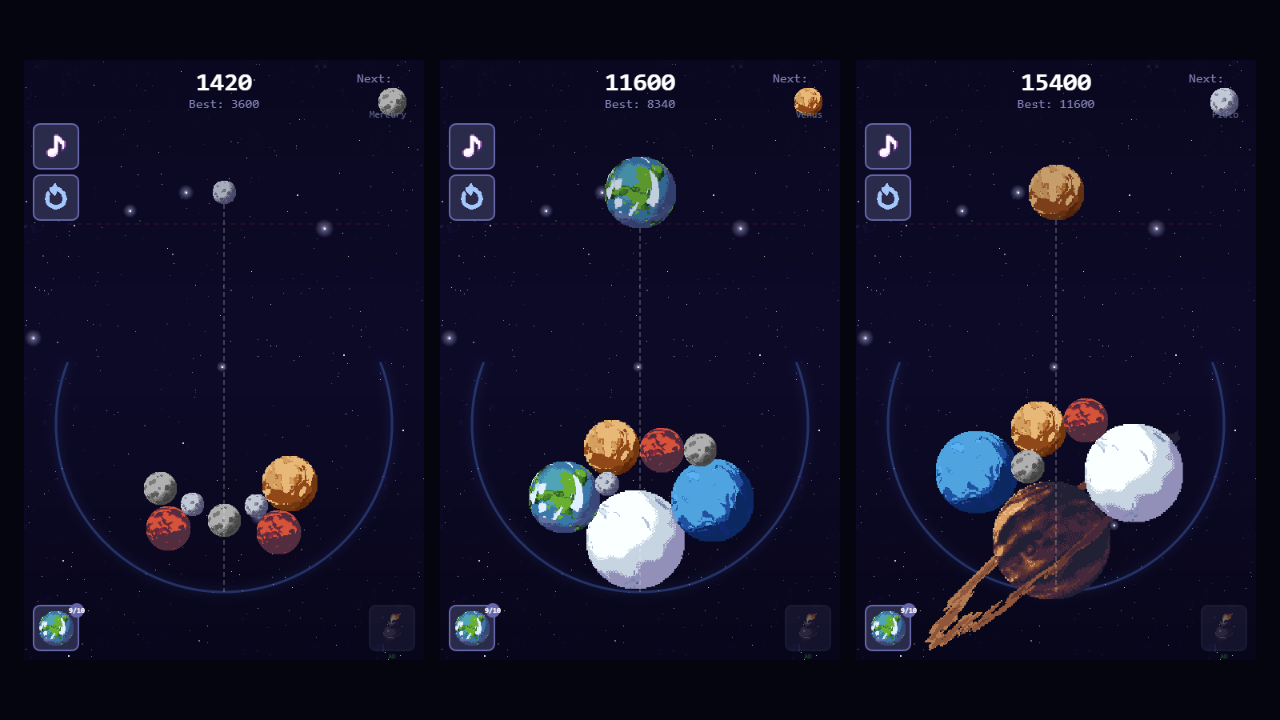Click the Pluto preview under Next on the right
Image resolution: width=1280 pixels, height=720 pixels.
tap(1223, 99)
